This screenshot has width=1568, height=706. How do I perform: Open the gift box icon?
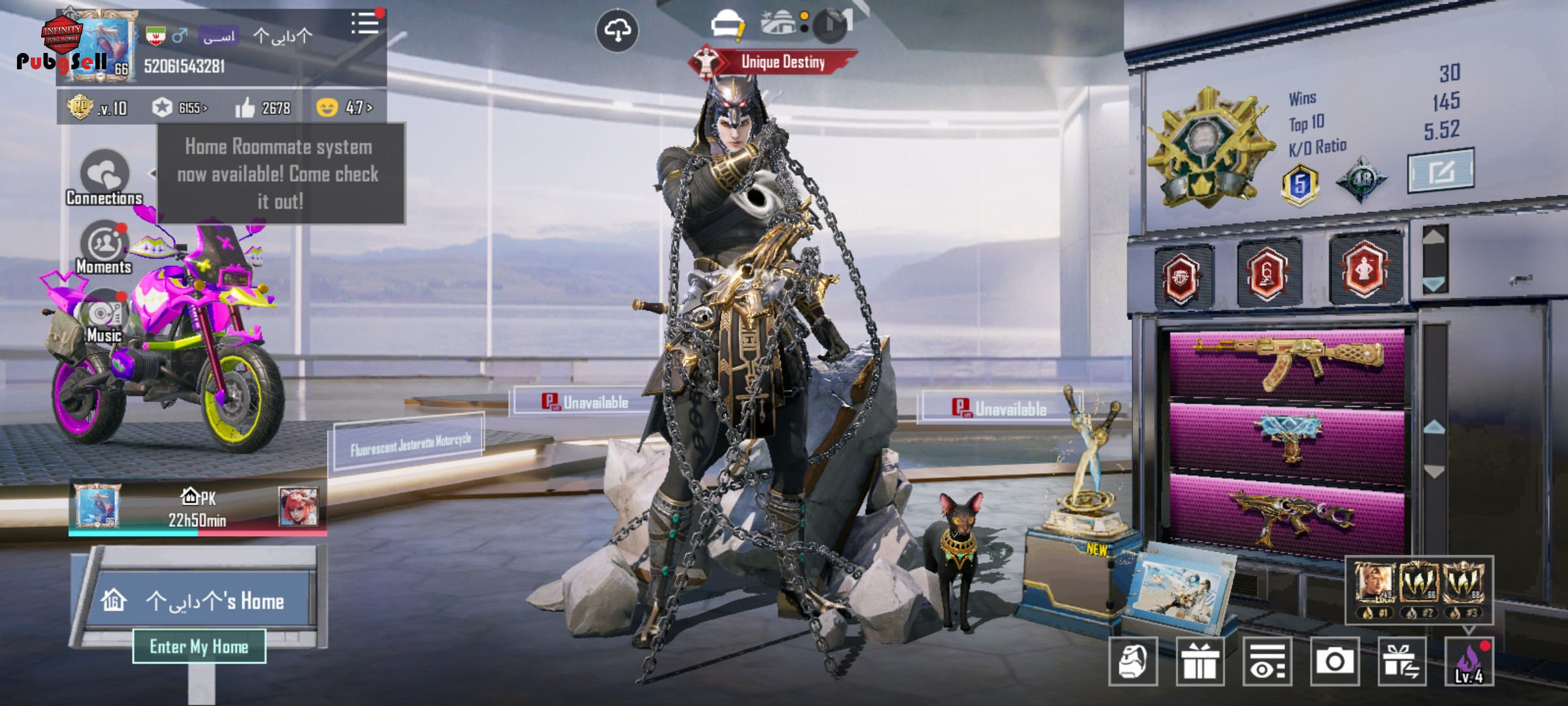click(1200, 662)
